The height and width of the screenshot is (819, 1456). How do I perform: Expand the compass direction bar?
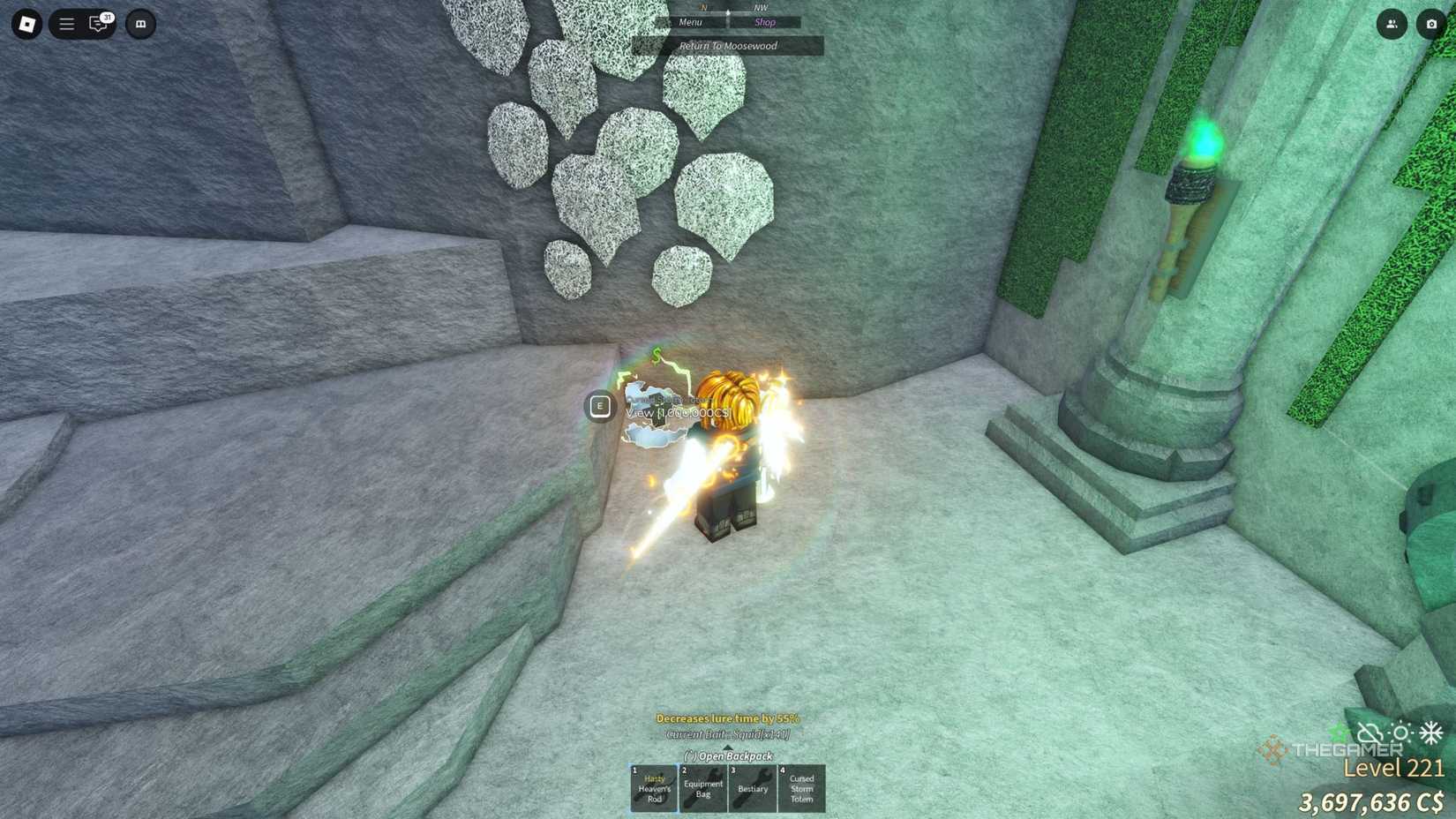pos(728,11)
